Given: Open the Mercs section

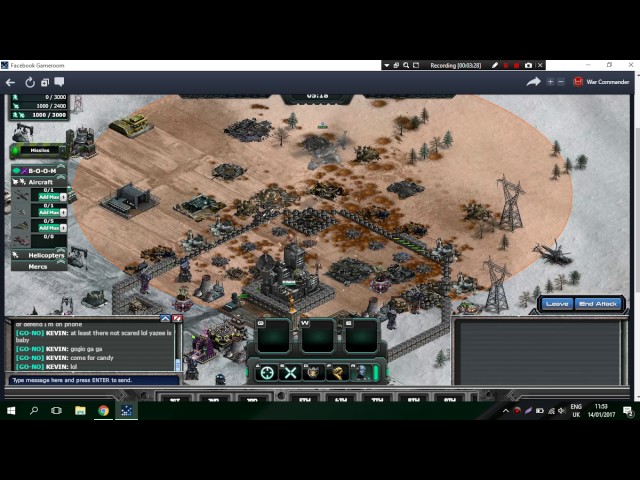Looking at the screenshot, I should point(38,267).
